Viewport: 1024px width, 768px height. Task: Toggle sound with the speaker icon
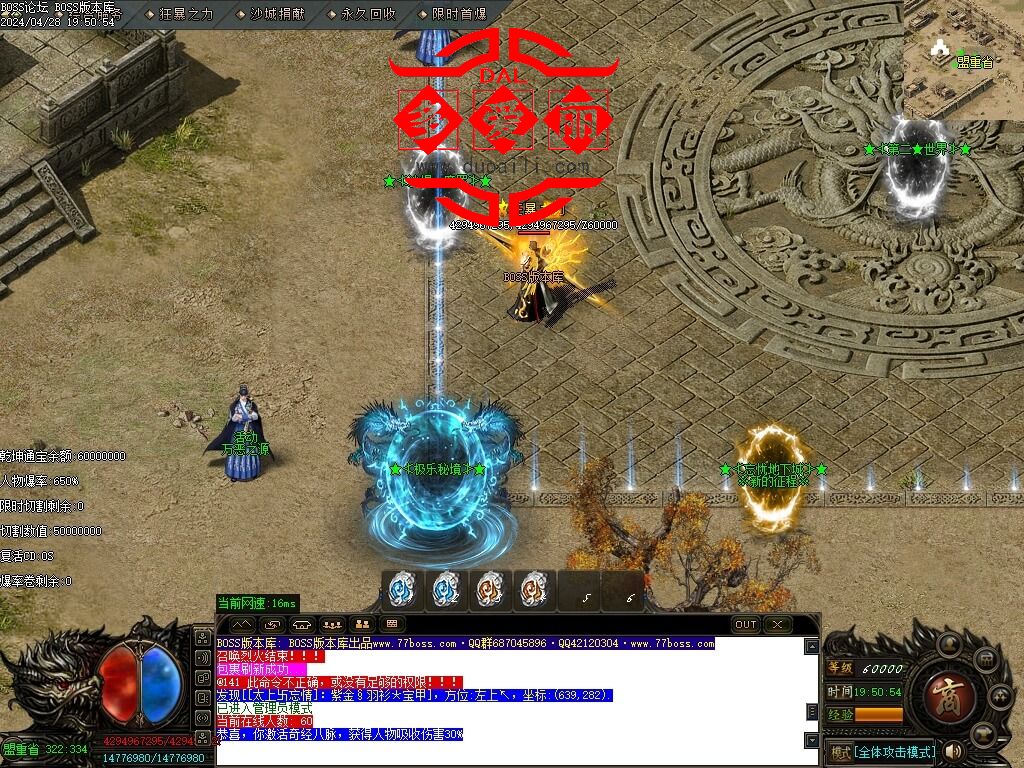(x=953, y=750)
